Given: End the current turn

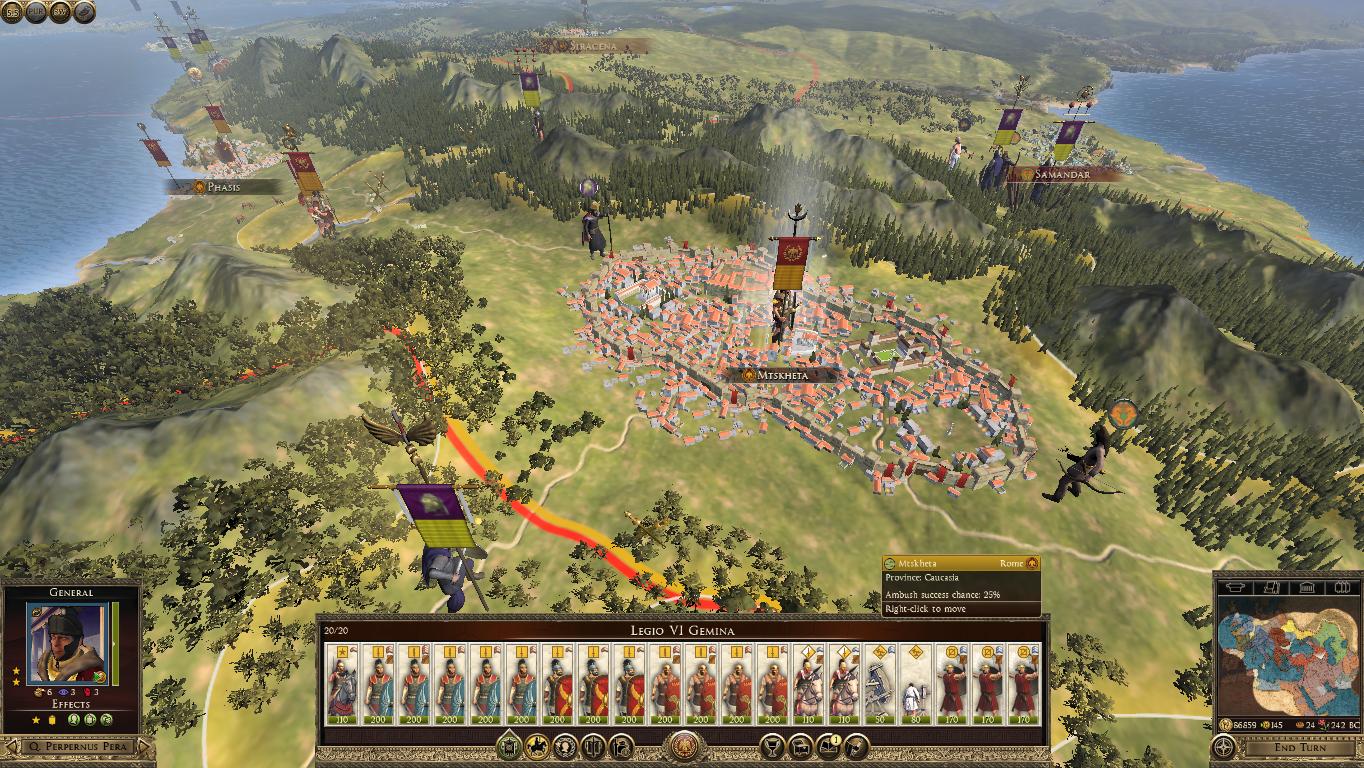Looking at the screenshot, I should pyautogui.click(x=1299, y=747).
